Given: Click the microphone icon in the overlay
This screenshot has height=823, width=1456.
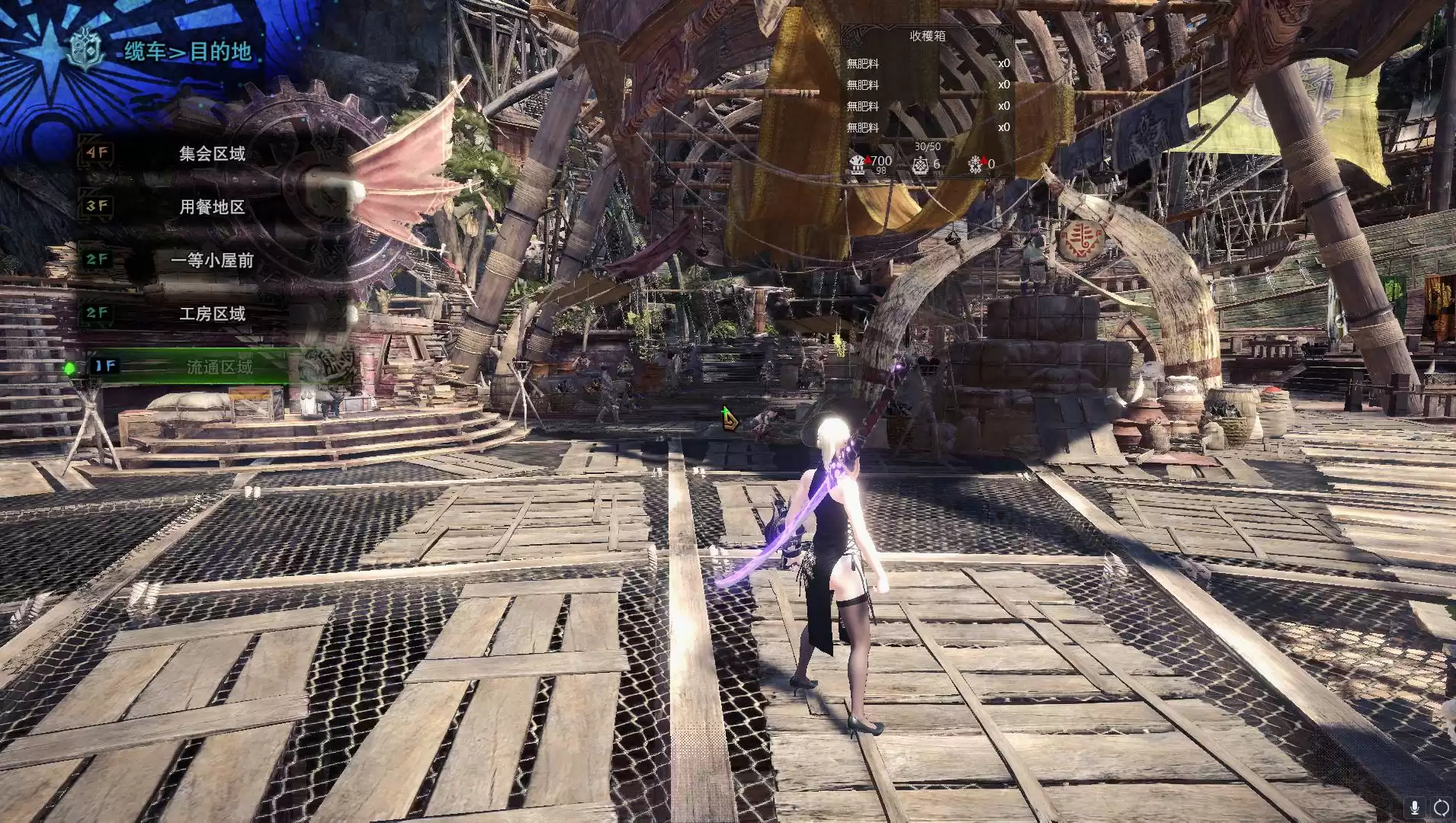Looking at the screenshot, I should 1415,807.
